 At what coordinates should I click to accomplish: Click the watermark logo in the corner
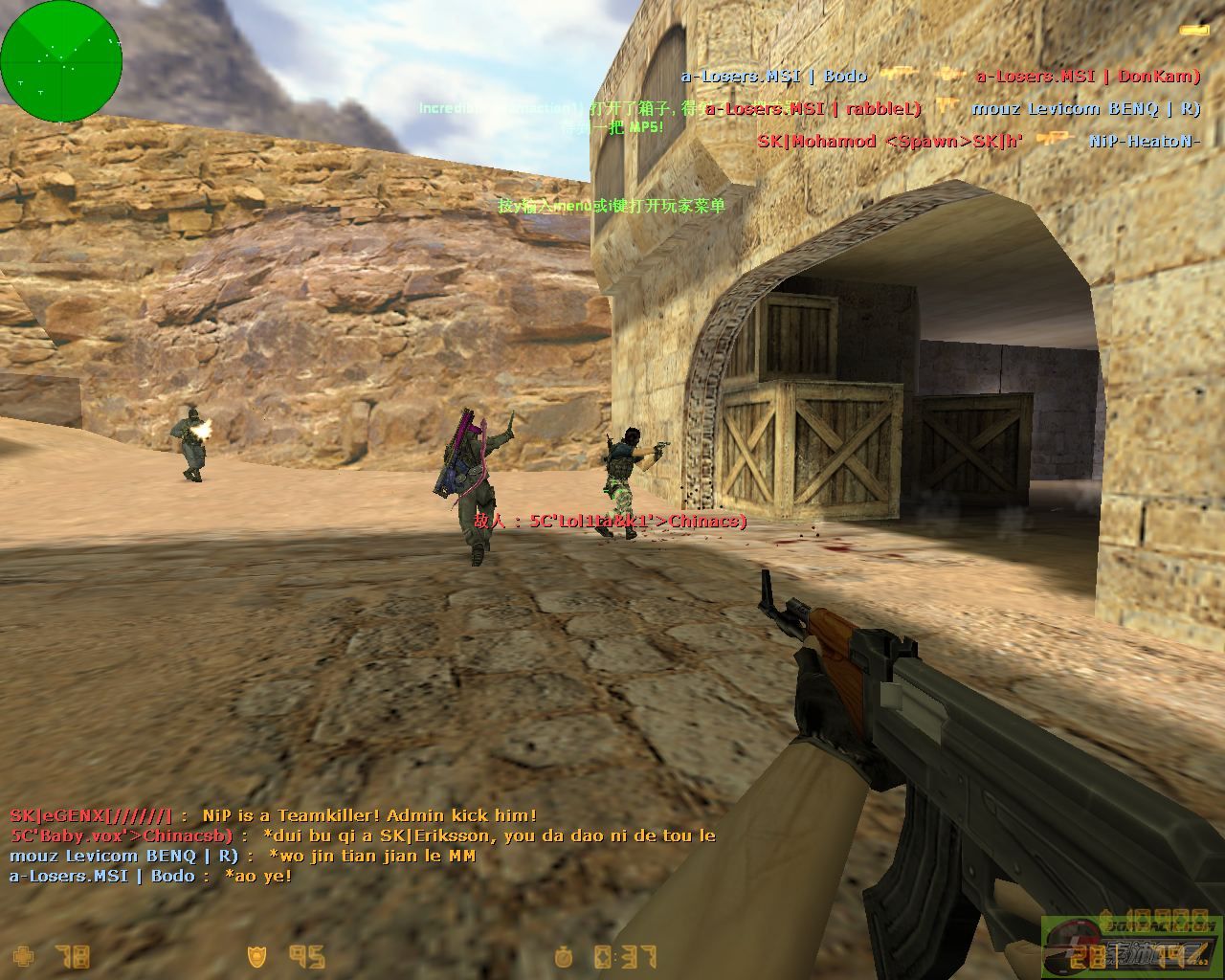1131,946
